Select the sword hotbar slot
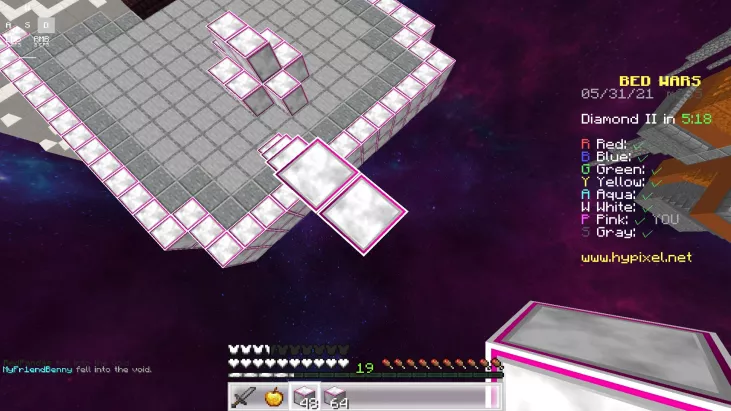This screenshot has width=731, height=411. (x=245, y=397)
